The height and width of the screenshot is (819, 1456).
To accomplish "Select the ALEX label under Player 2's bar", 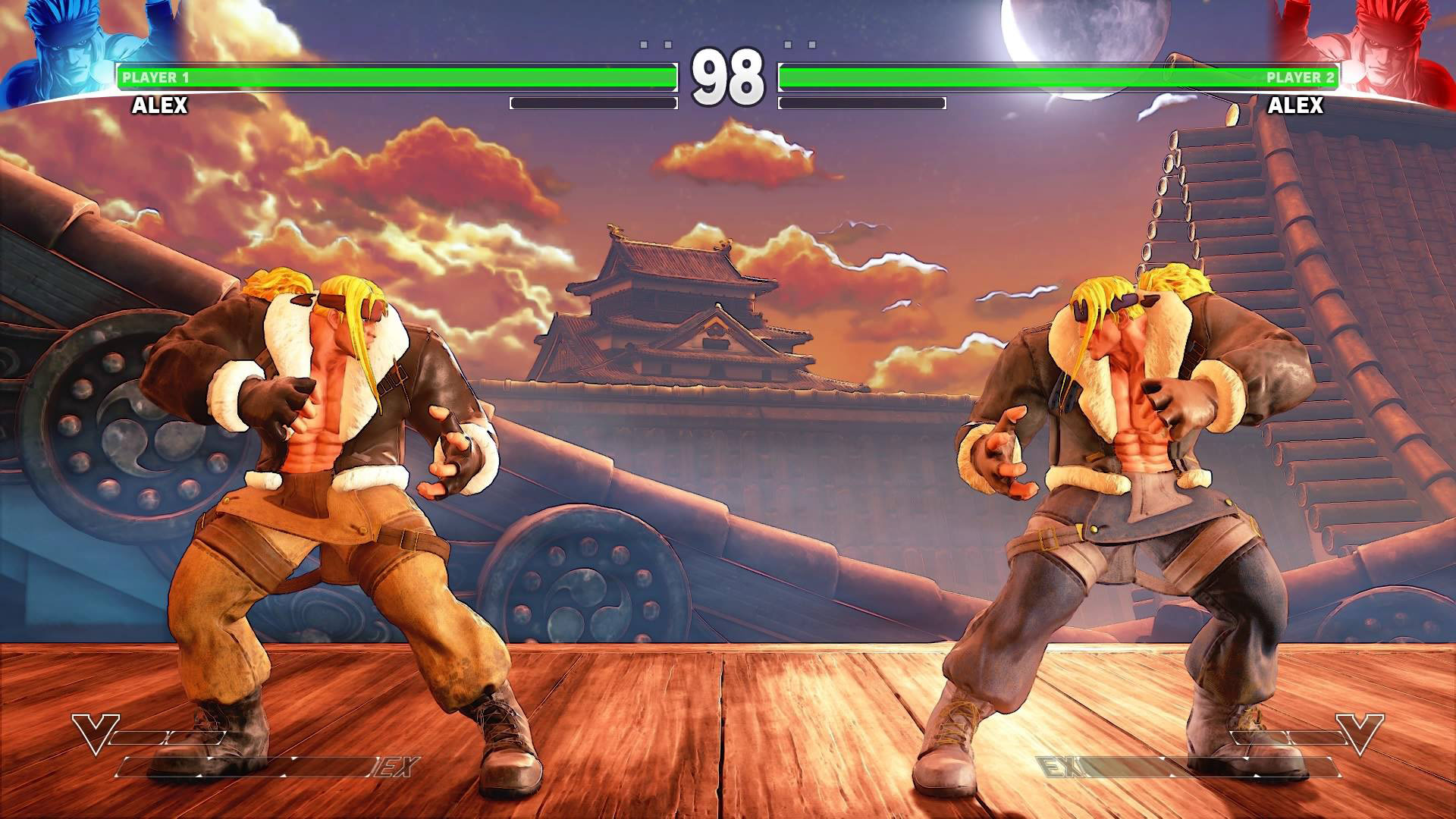I will [1297, 106].
